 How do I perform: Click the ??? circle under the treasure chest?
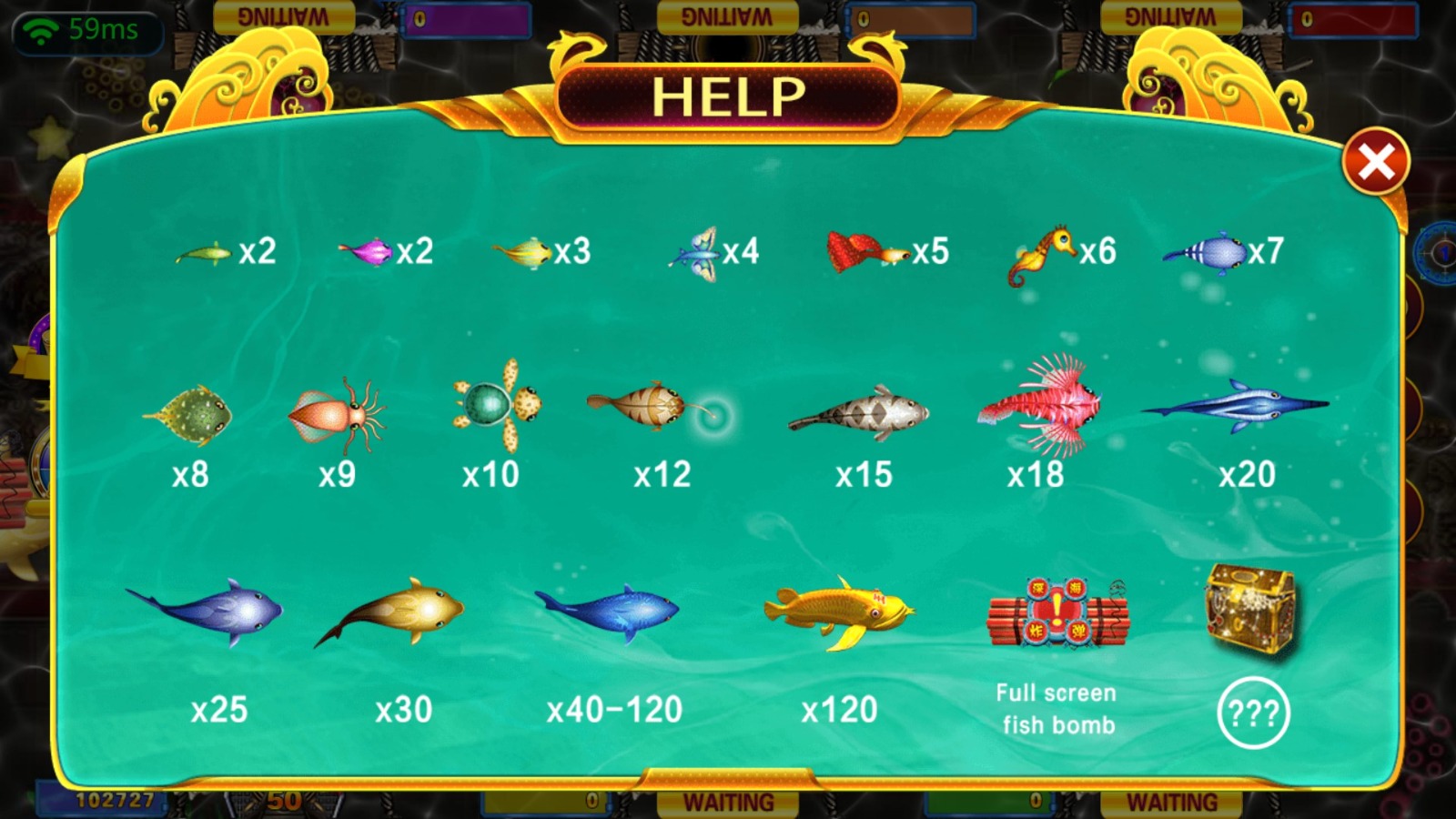point(1253,713)
